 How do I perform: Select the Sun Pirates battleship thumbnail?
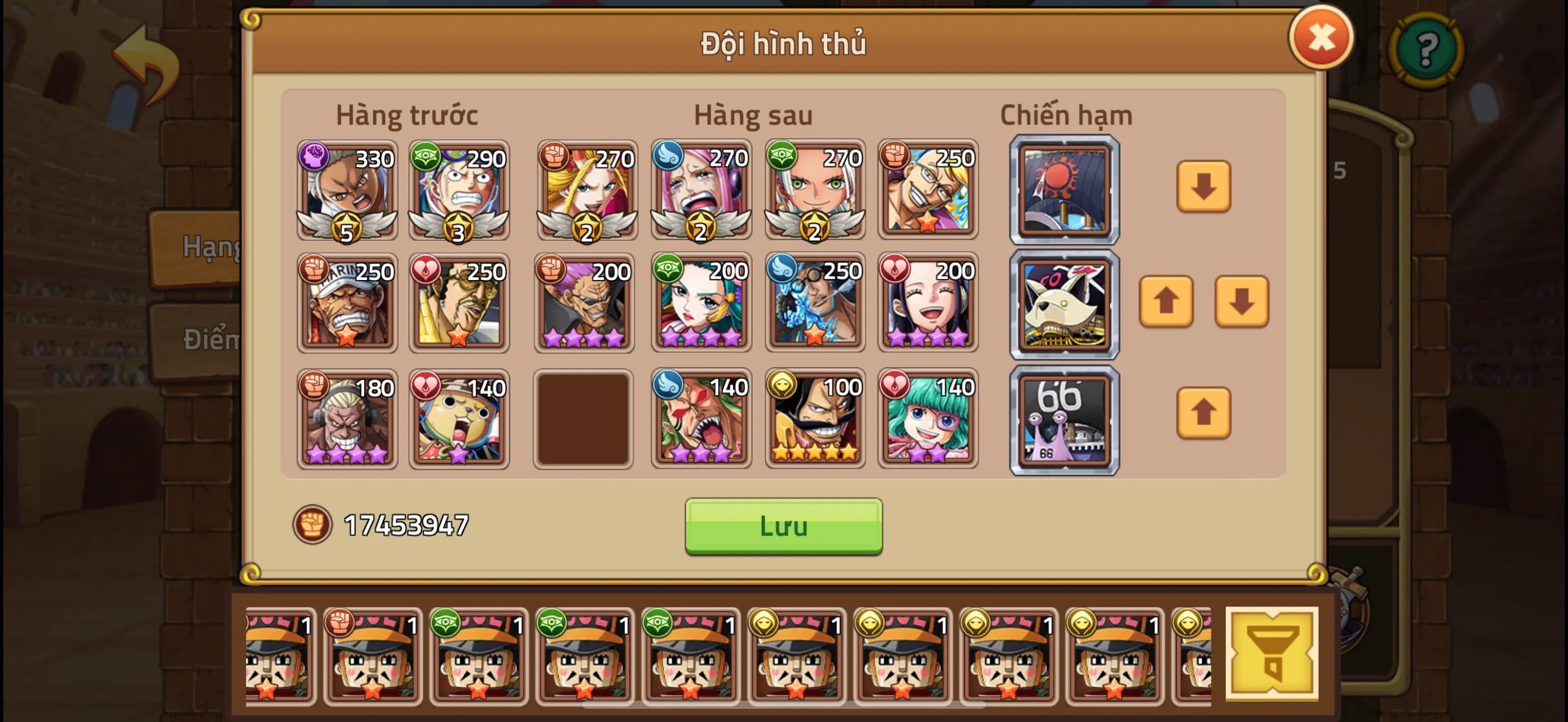[1064, 190]
